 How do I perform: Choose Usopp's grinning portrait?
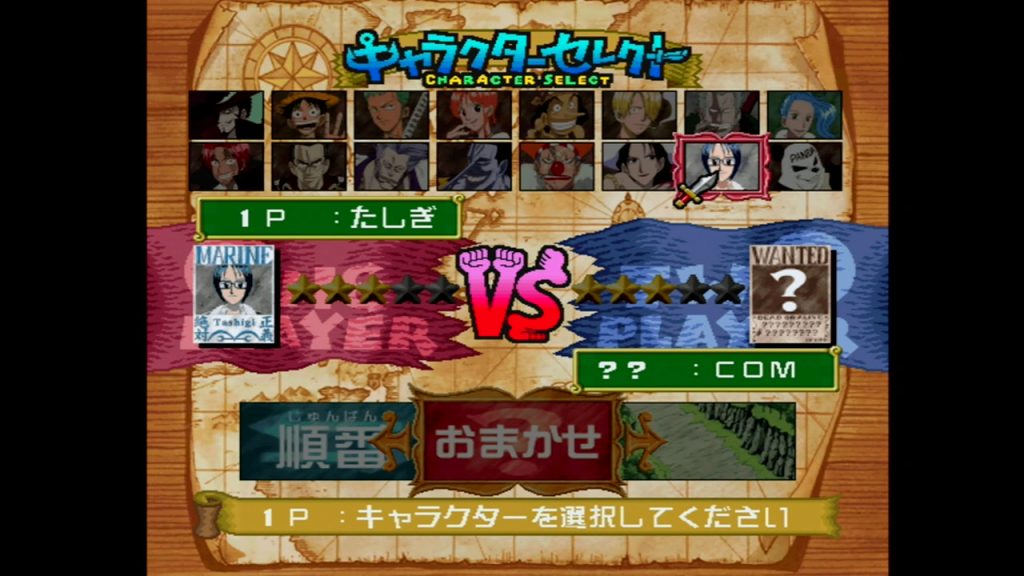[556, 116]
